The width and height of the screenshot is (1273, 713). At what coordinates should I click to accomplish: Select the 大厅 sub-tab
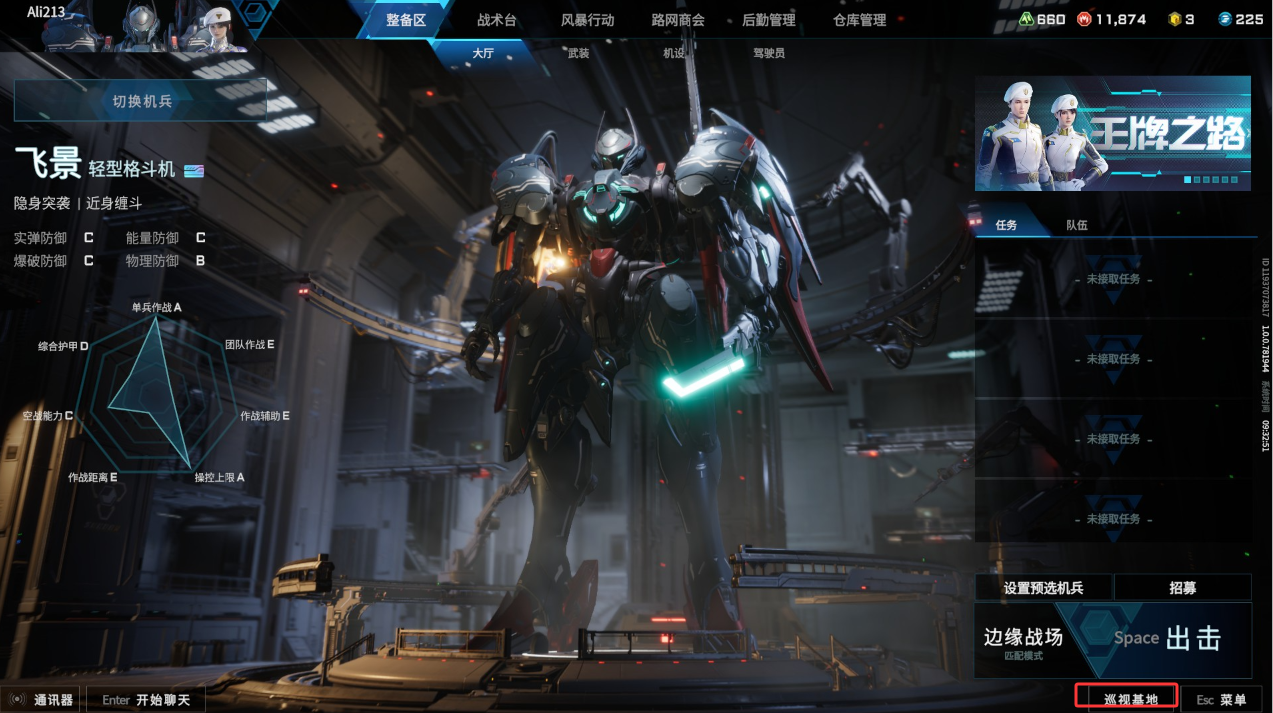(483, 53)
